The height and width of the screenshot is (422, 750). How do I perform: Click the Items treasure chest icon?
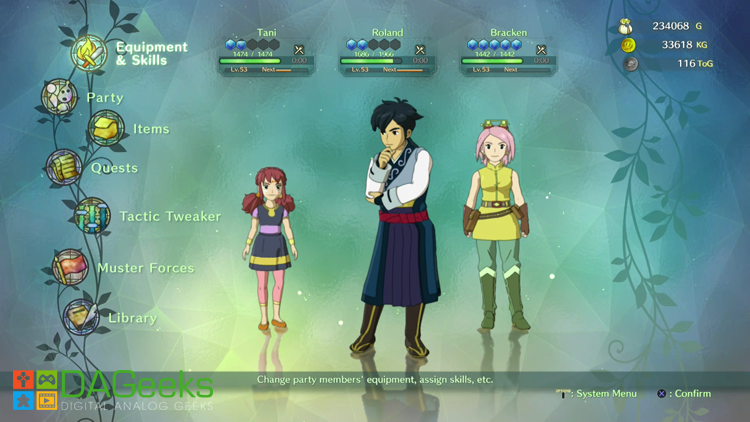(x=106, y=128)
